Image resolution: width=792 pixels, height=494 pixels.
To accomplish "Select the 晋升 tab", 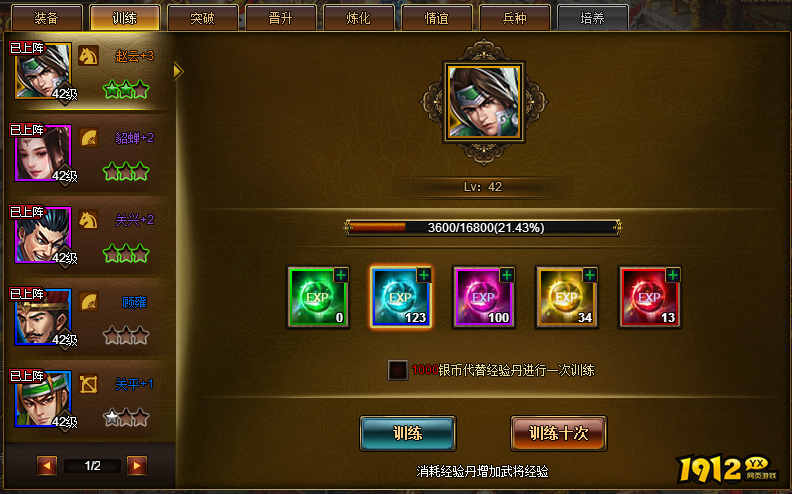I will pos(280,18).
